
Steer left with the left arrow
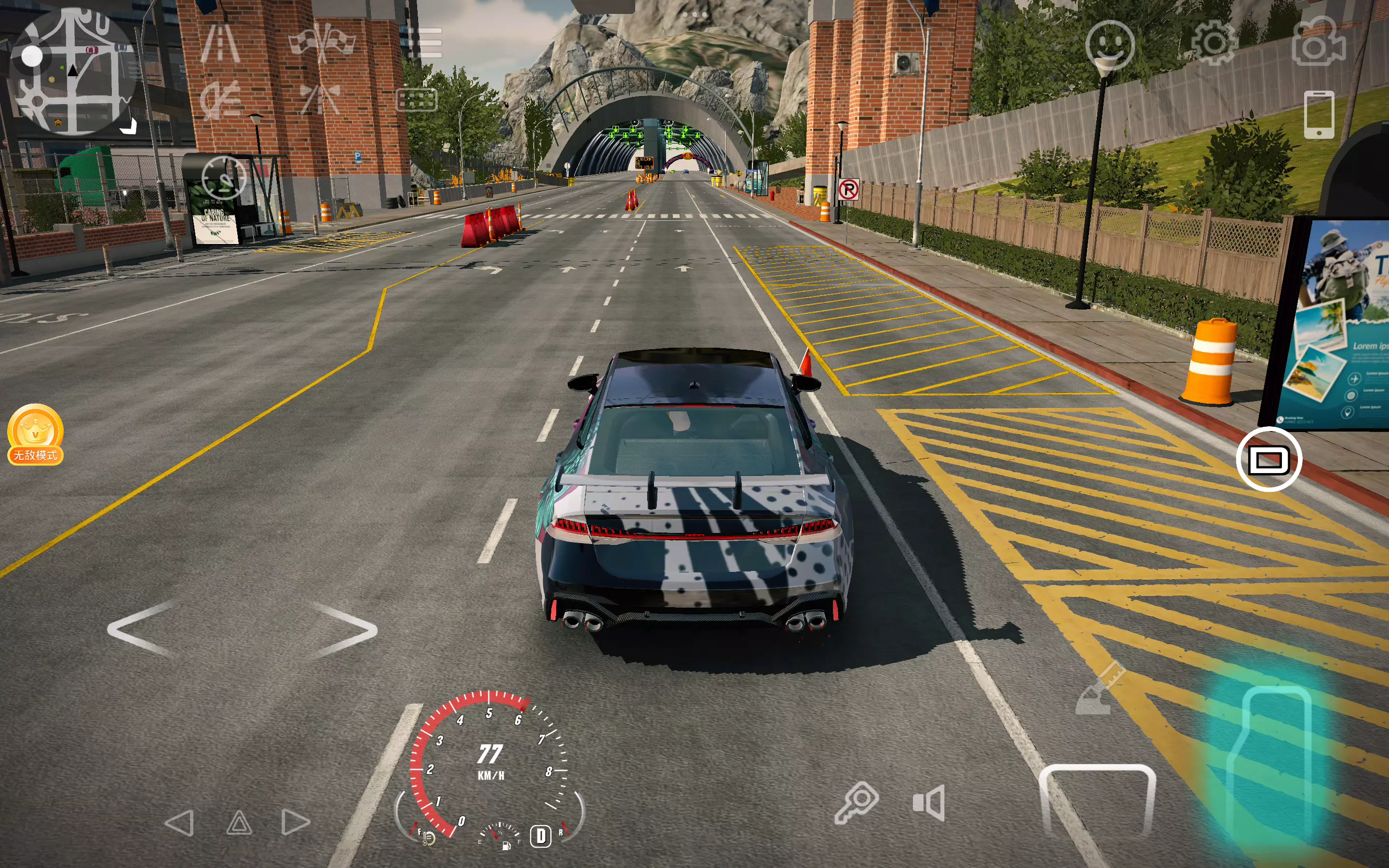141,629
